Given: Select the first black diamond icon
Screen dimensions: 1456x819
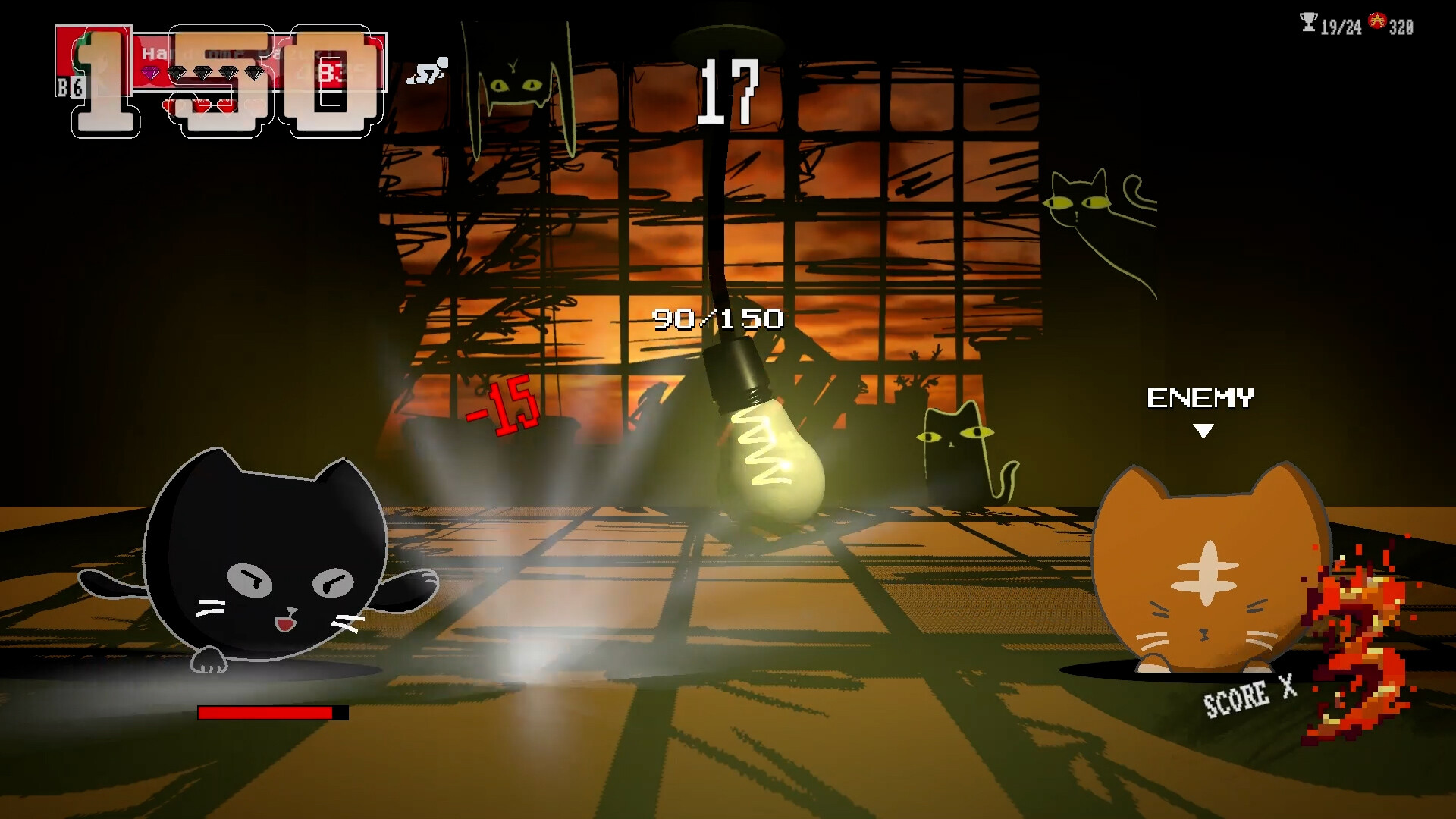Looking at the screenshot, I should (176, 72).
